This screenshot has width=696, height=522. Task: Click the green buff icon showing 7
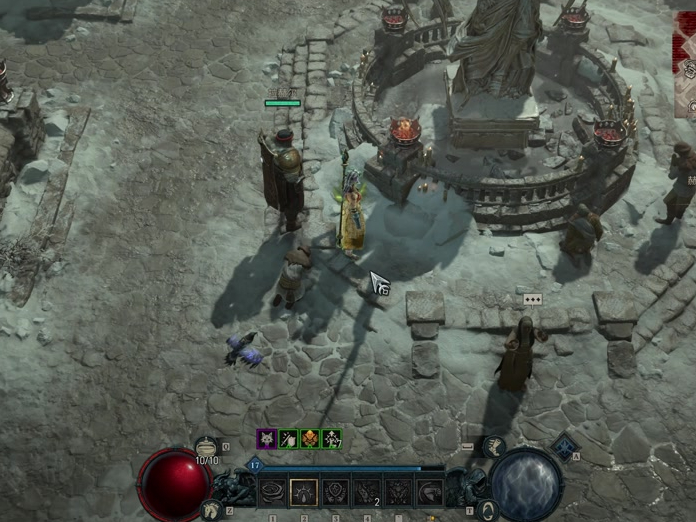click(332, 438)
